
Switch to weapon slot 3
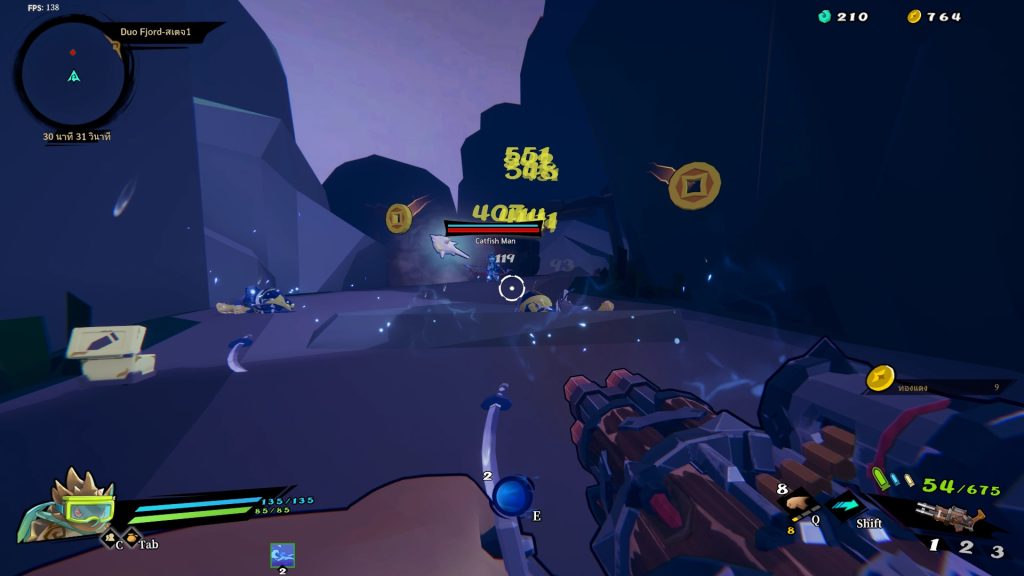point(997,551)
